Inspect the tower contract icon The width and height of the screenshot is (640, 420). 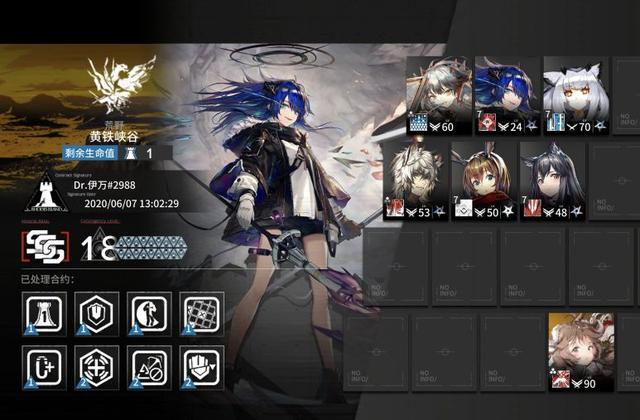(44, 314)
